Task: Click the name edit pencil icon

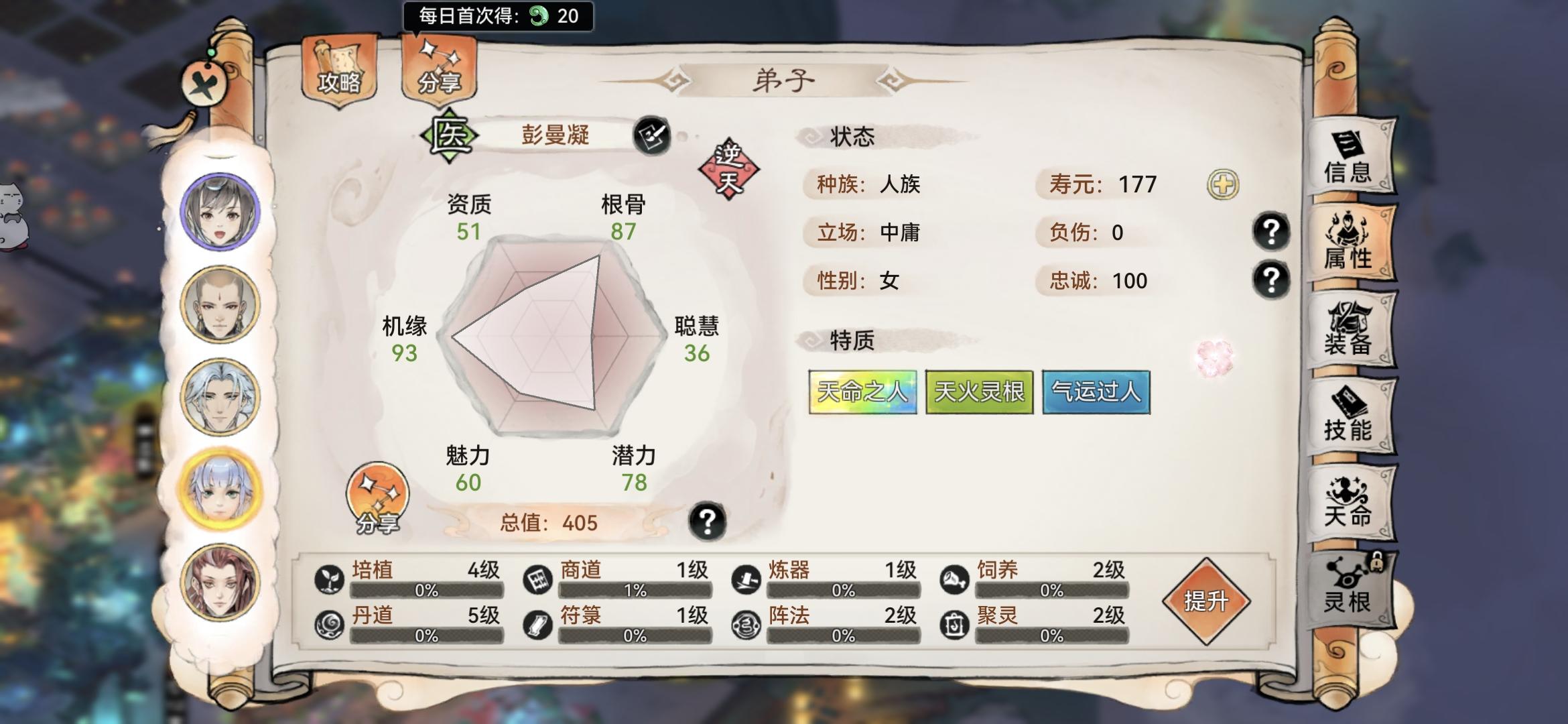Action: click(653, 136)
